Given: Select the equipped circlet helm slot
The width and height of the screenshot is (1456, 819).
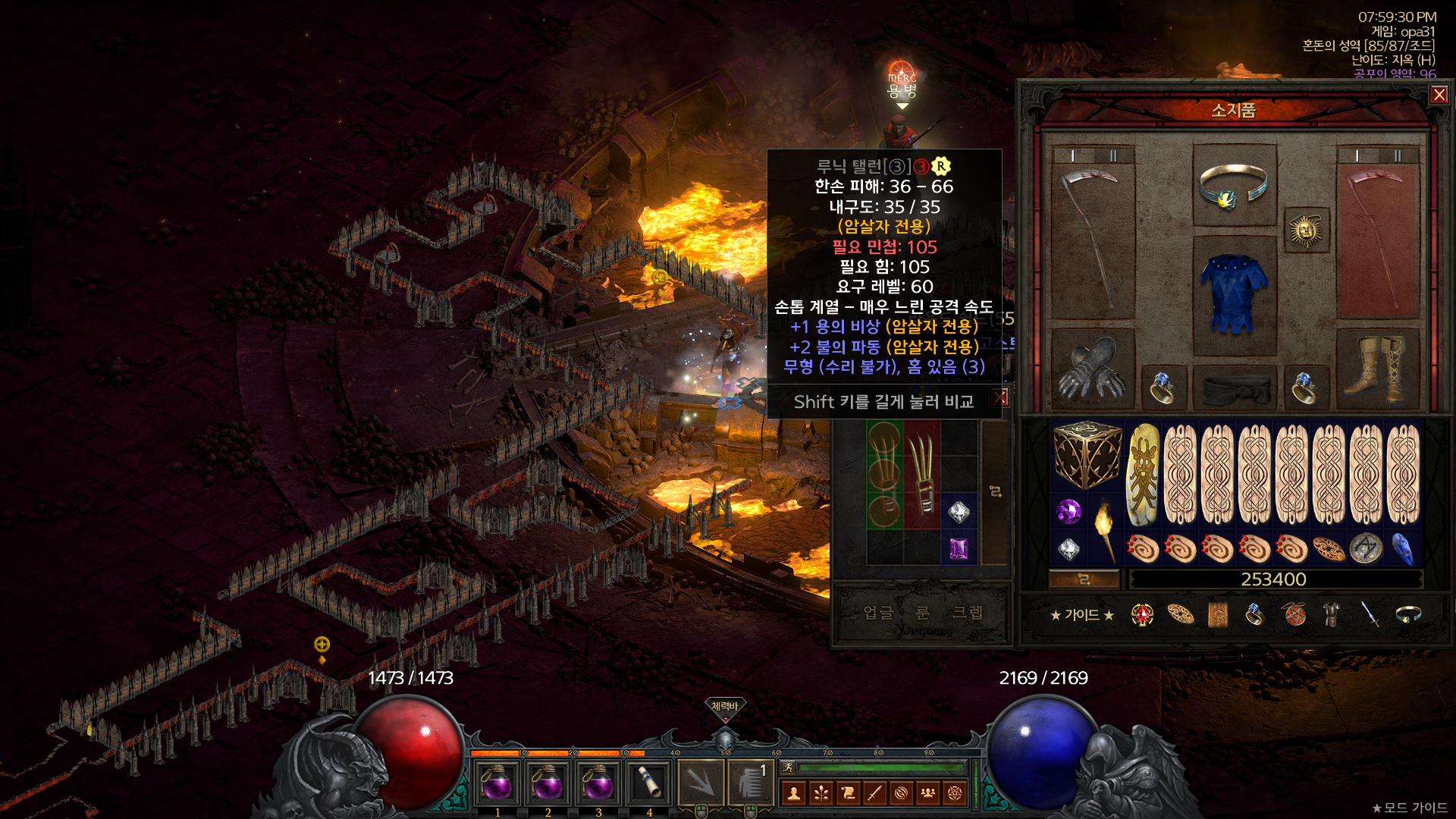Looking at the screenshot, I should pos(1233,186).
